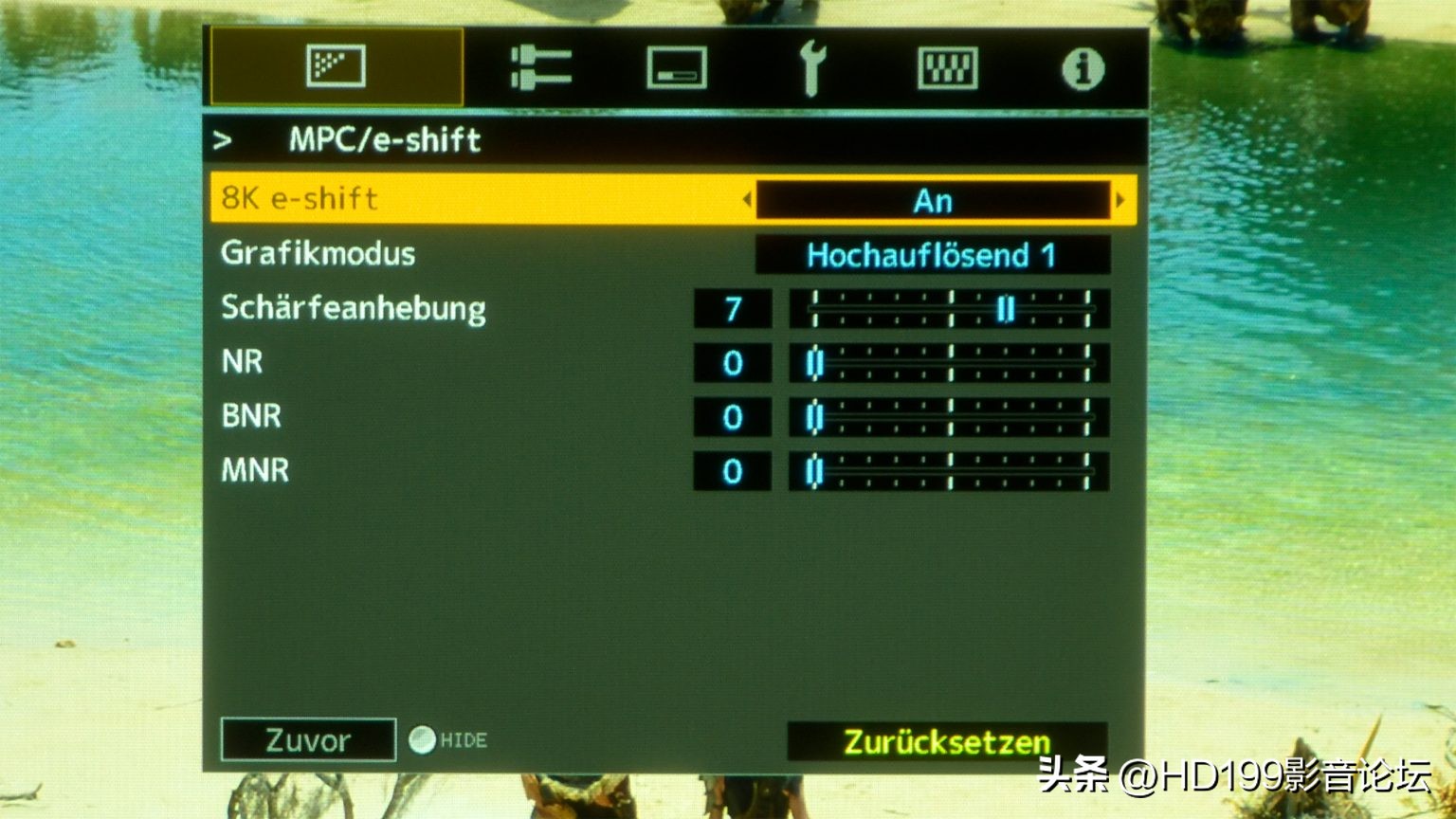Open the Information tab via the i icon
Screen dimensions: 1456x819
point(1081,66)
